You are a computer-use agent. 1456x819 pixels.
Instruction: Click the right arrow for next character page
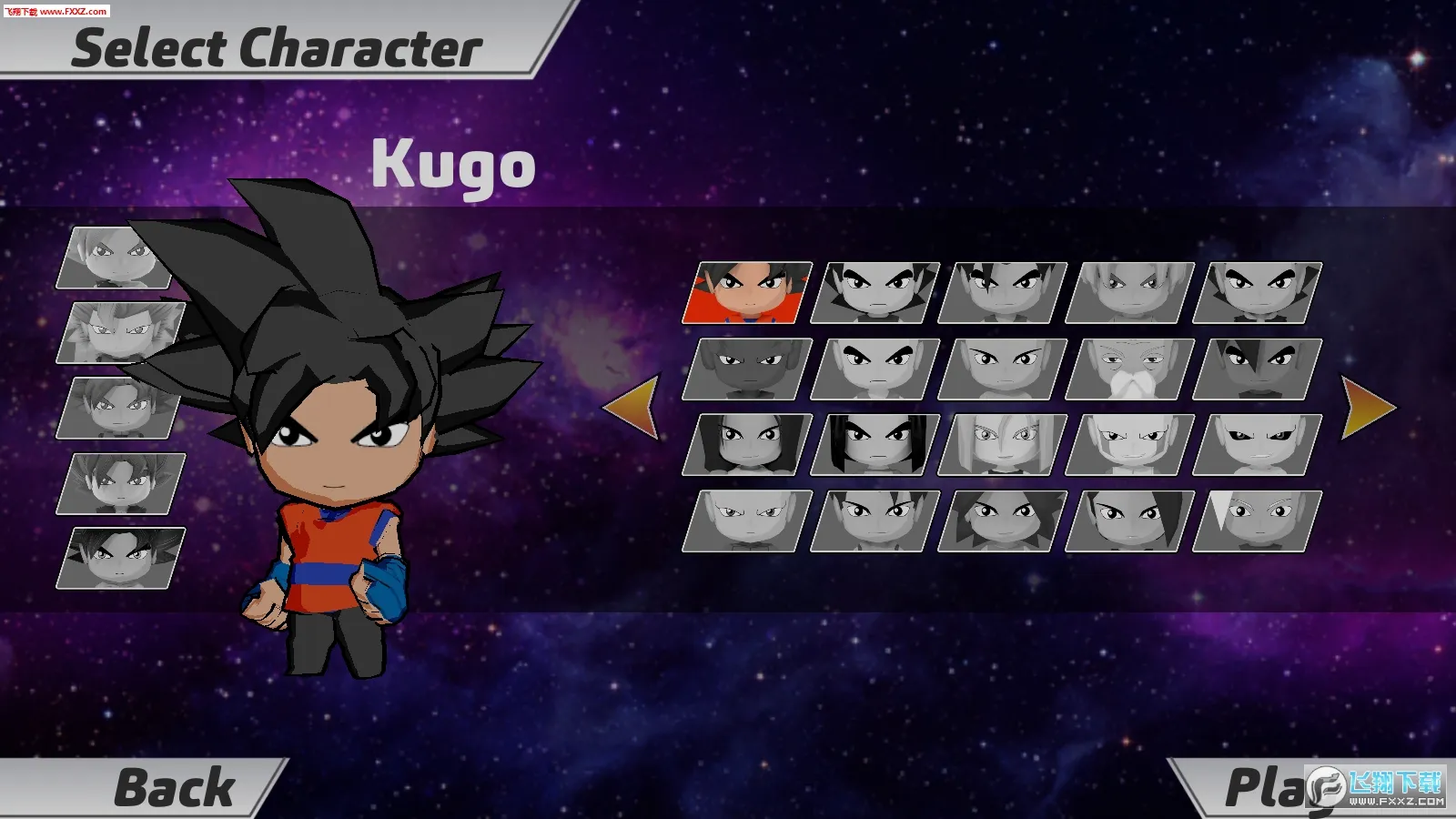[1365, 405]
